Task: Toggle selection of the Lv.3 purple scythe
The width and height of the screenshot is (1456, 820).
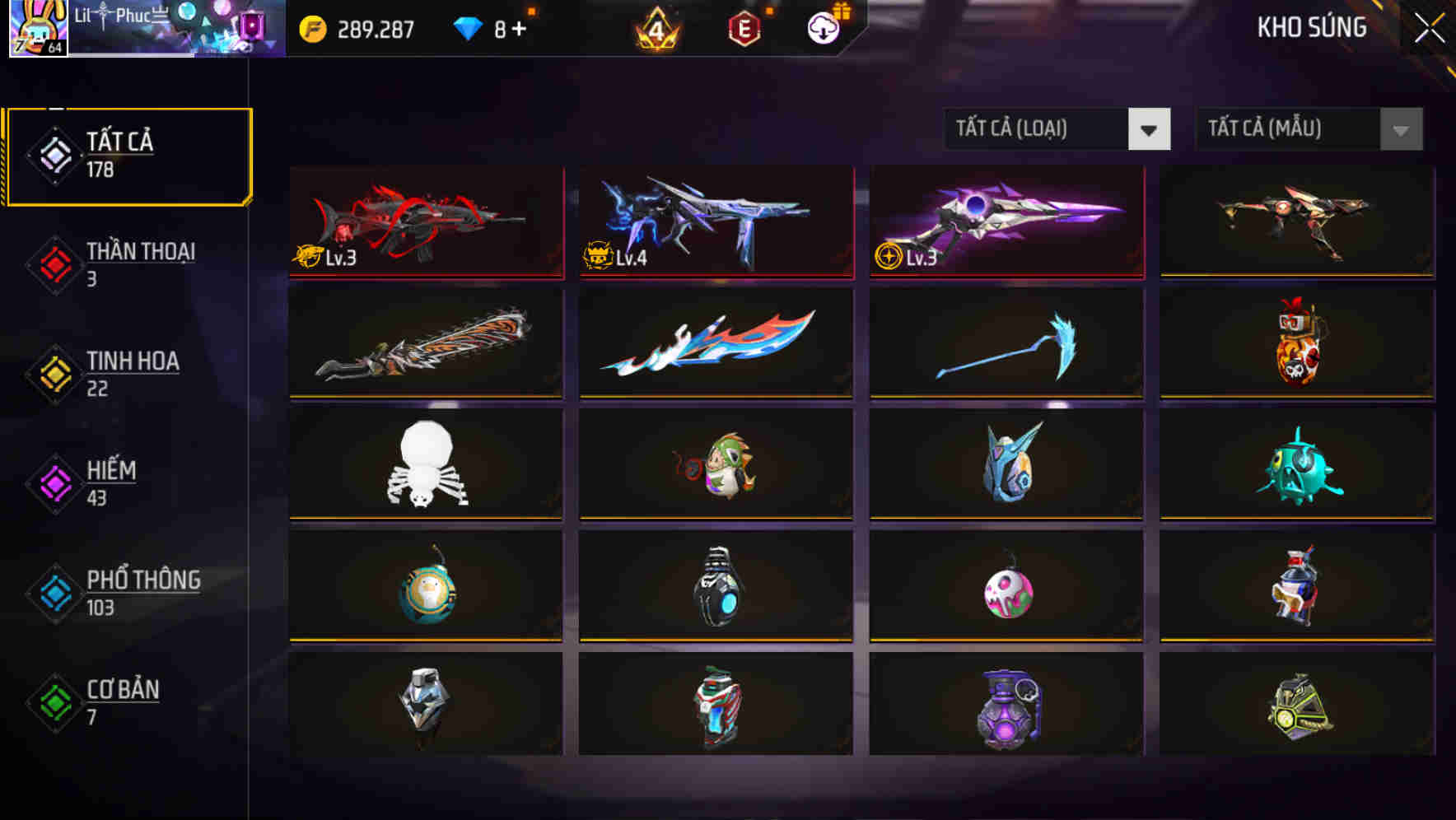Action: coord(1005,223)
